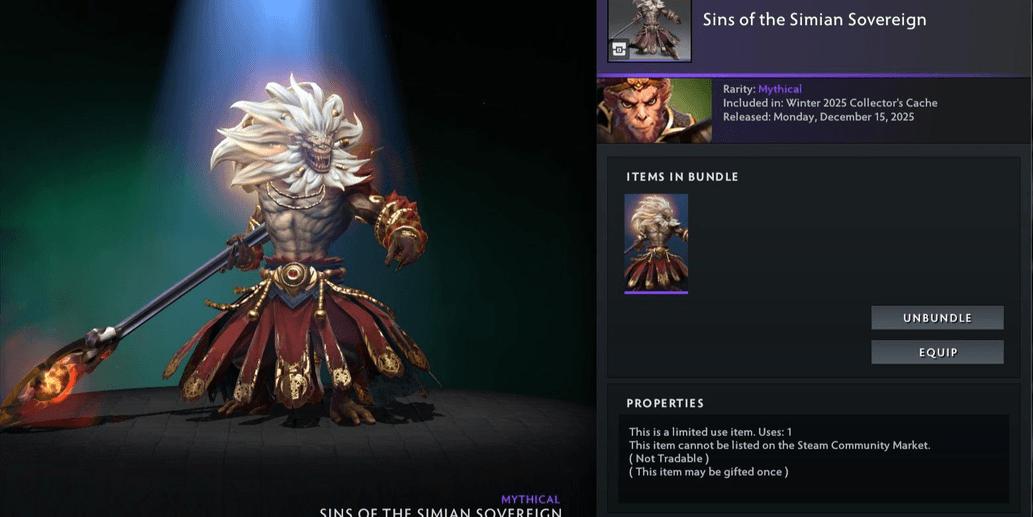Unbundle the Sins of the Simian Sovereign
Screen dimensions: 1033x517
pyautogui.click(x=937, y=318)
